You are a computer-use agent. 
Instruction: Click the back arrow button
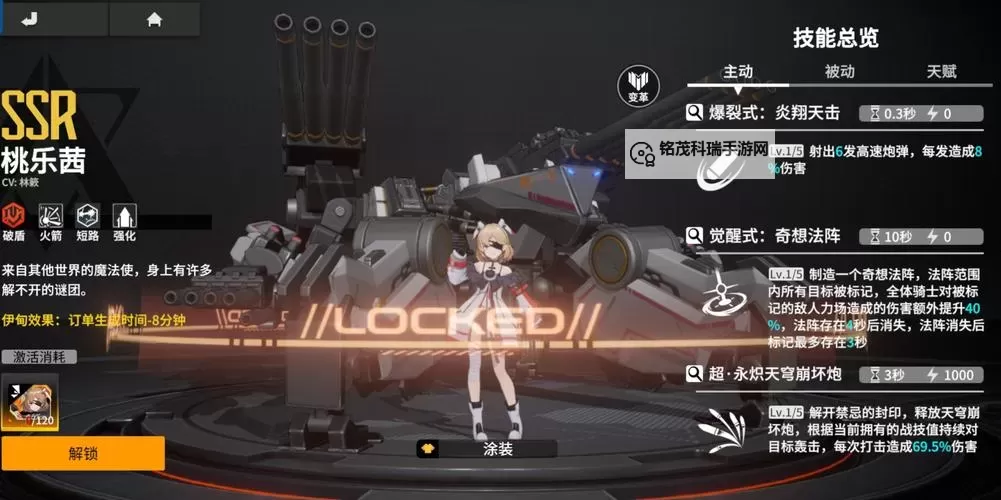pyautogui.click(x=28, y=18)
